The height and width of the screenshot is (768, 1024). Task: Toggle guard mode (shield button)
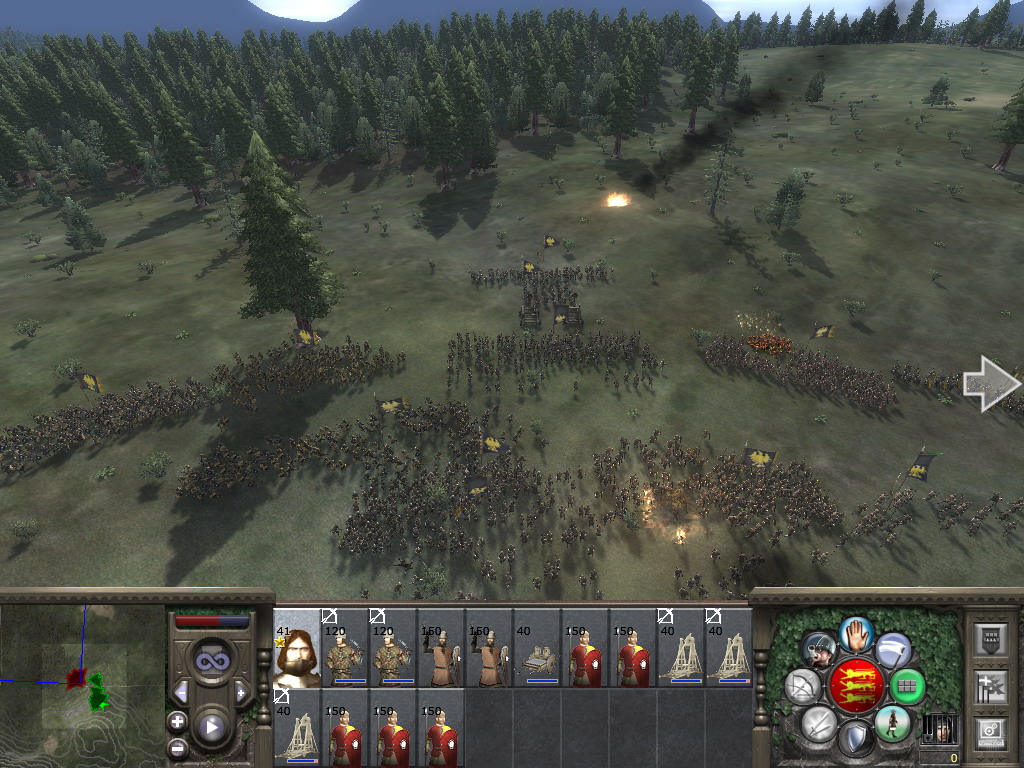[x=855, y=740]
